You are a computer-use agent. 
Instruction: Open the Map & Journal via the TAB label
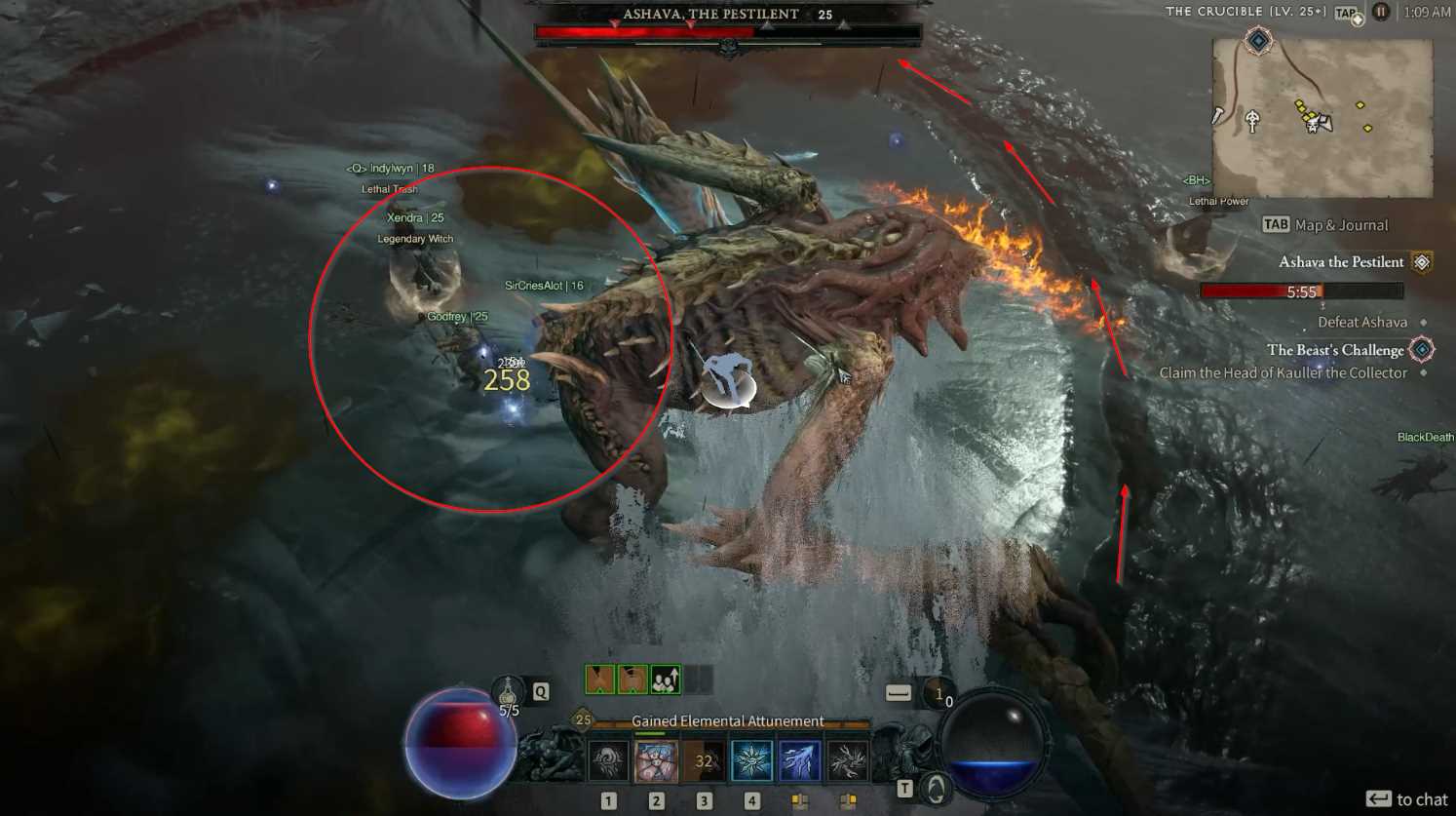click(1277, 224)
